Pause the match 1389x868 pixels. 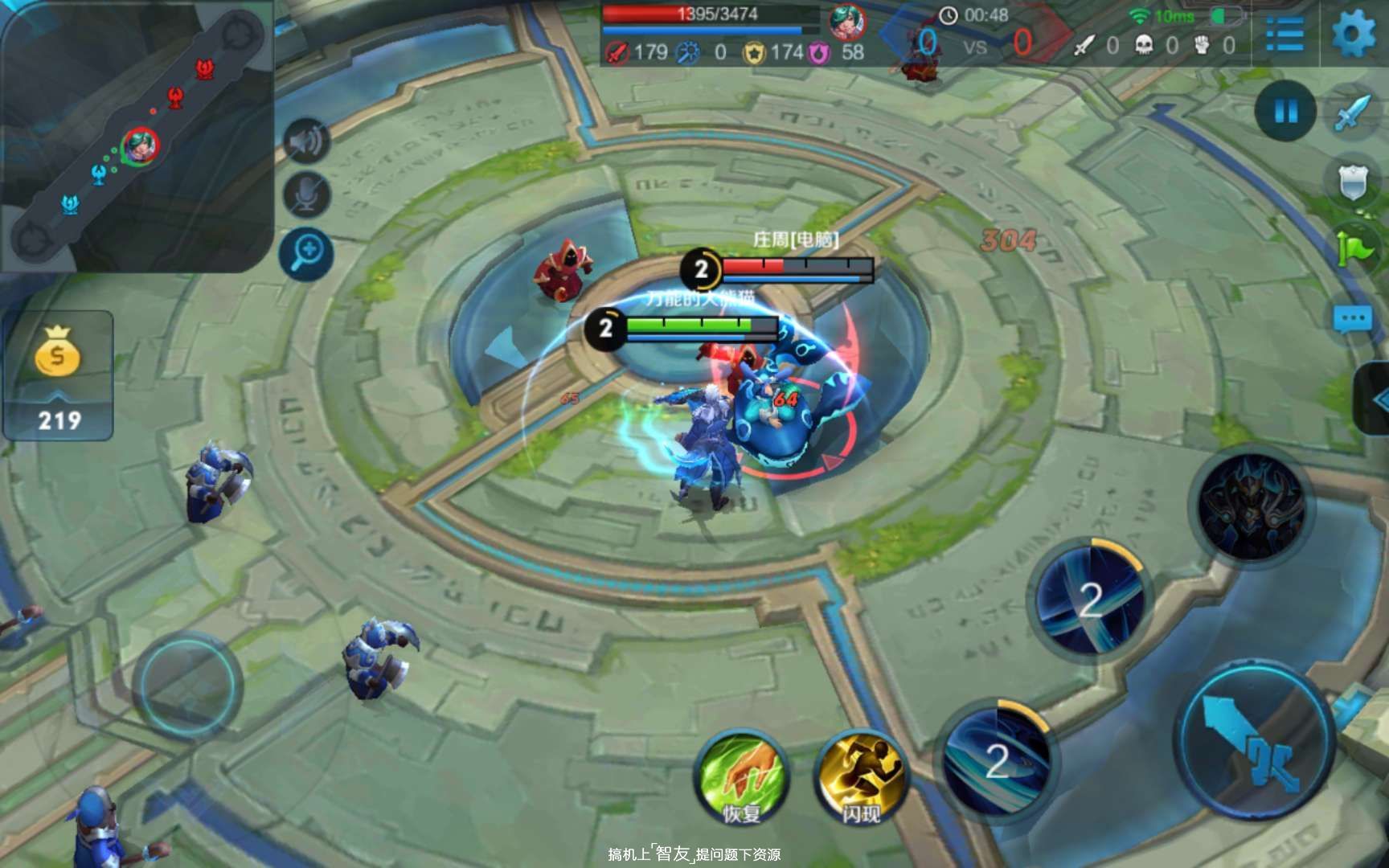click(x=1285, y=111)
